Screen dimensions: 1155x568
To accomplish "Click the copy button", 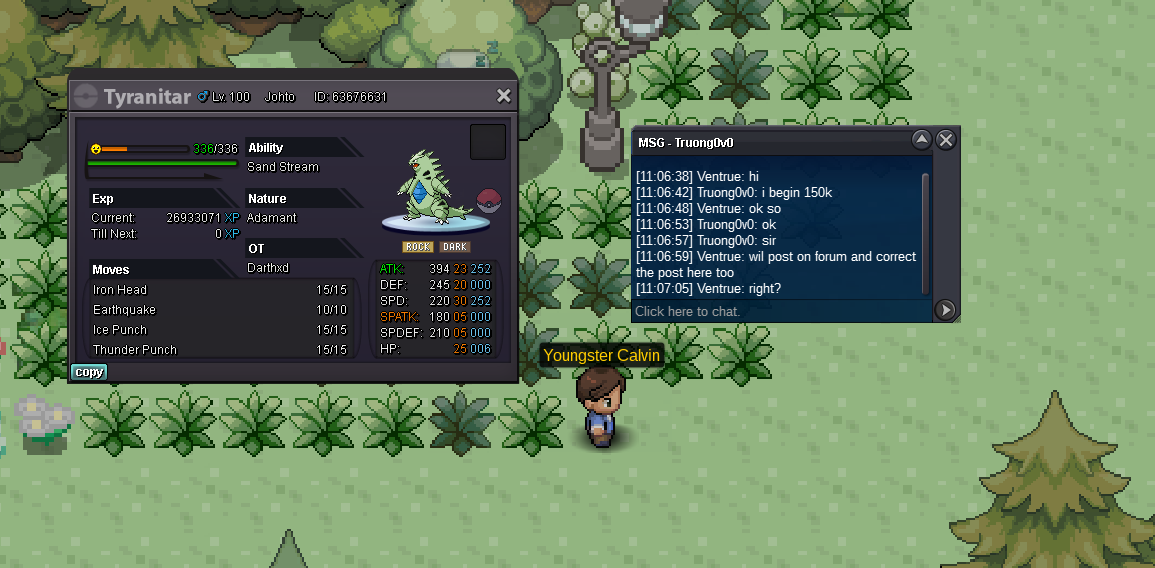I will point(89,372).
